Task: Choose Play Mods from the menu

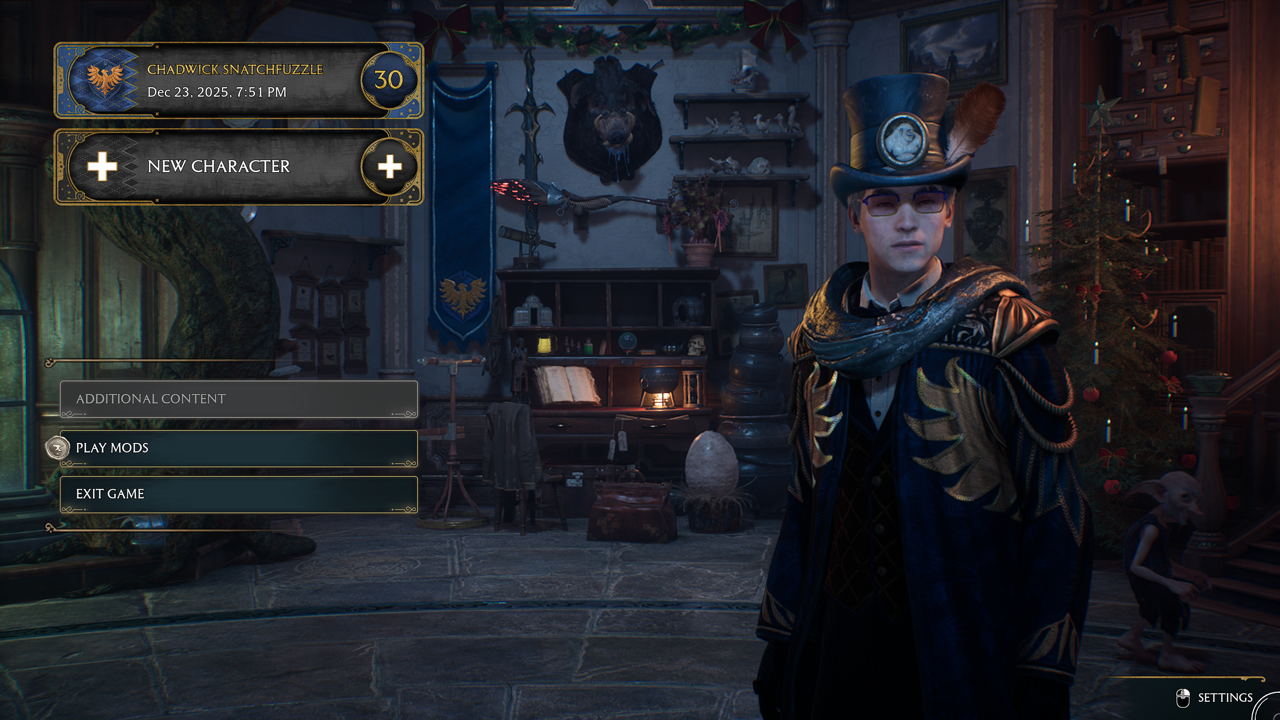Action: [238, 448]
